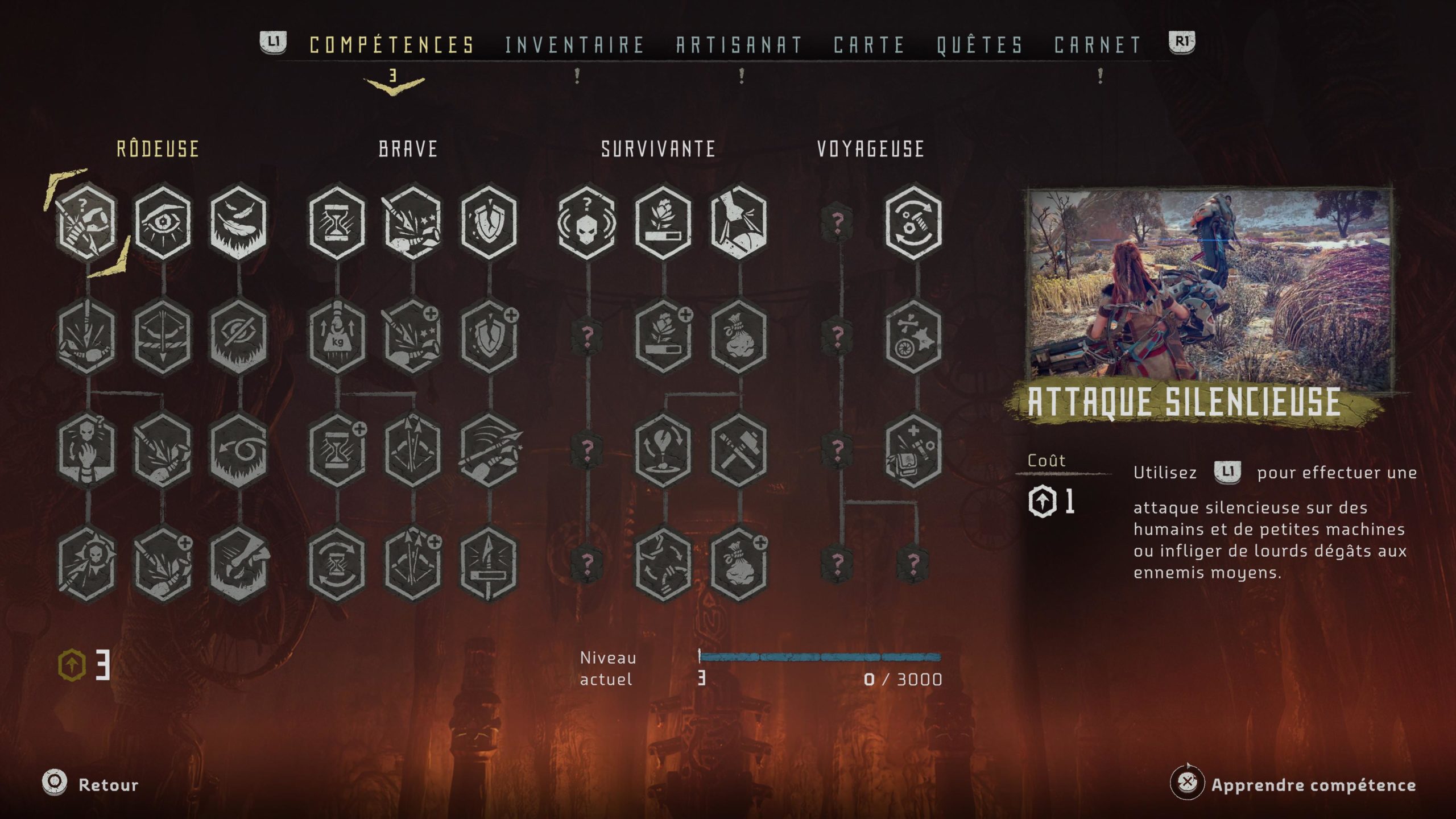Click the Apprendre compétence button

coord(1313,785)
